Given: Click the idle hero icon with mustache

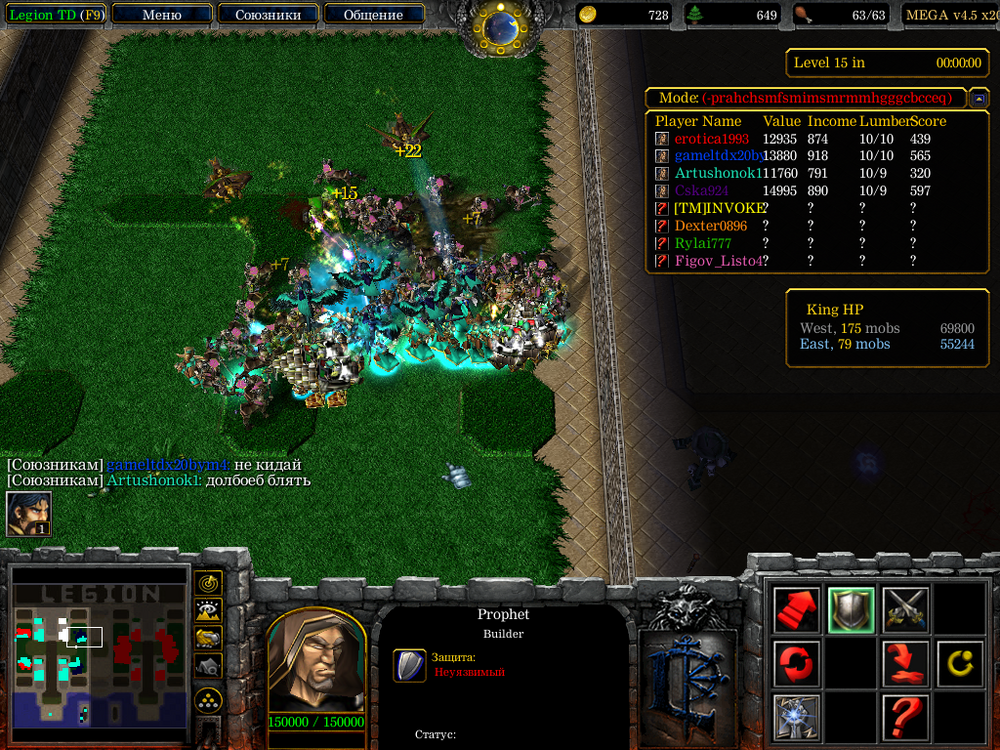Looking at the screenshot, I should pos(29,513).
